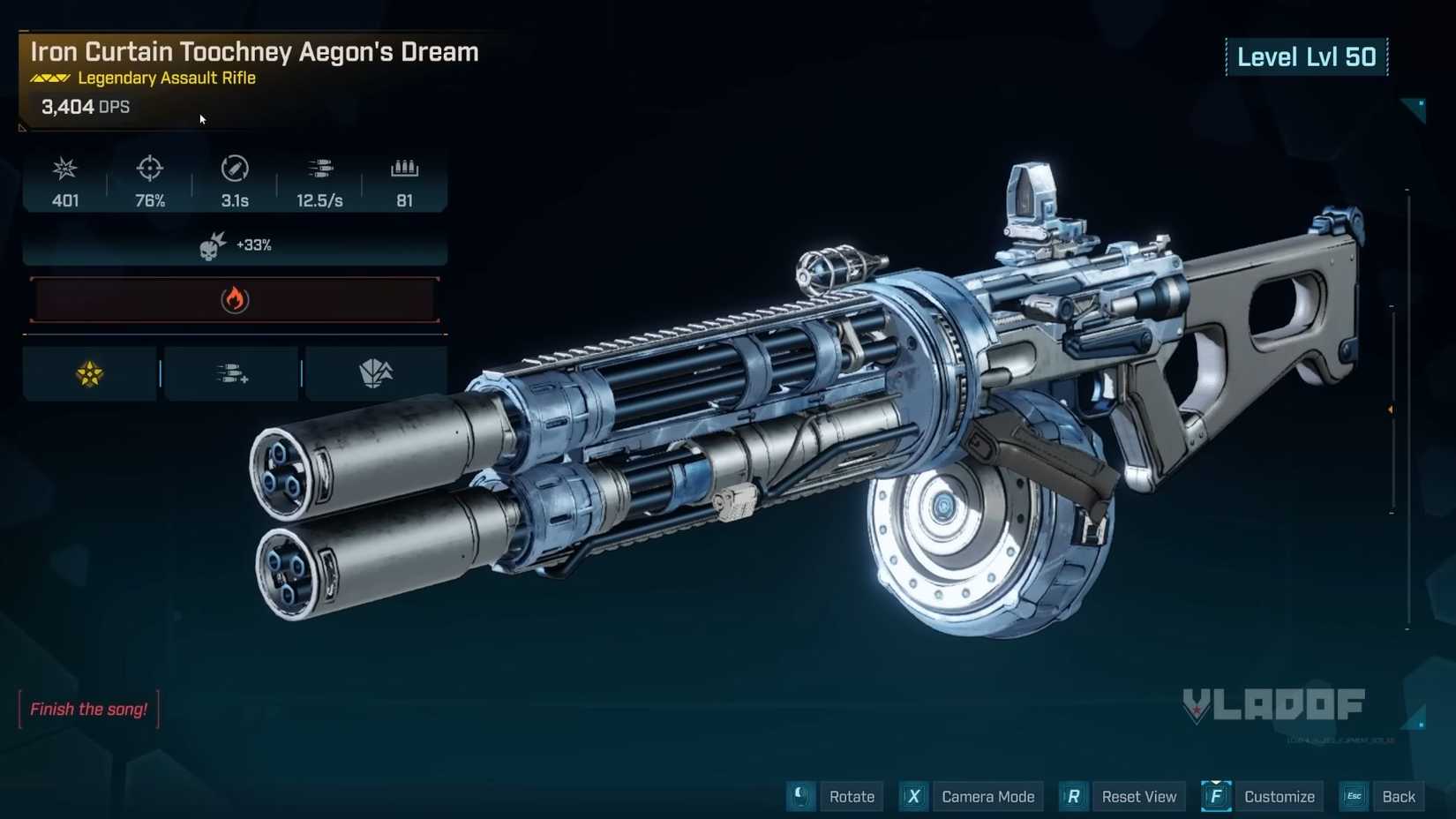The width and height of the screenshot is (1456, 819).
Task: Select the fire rate bonus perk icon
Action: [x=231, y=372]
